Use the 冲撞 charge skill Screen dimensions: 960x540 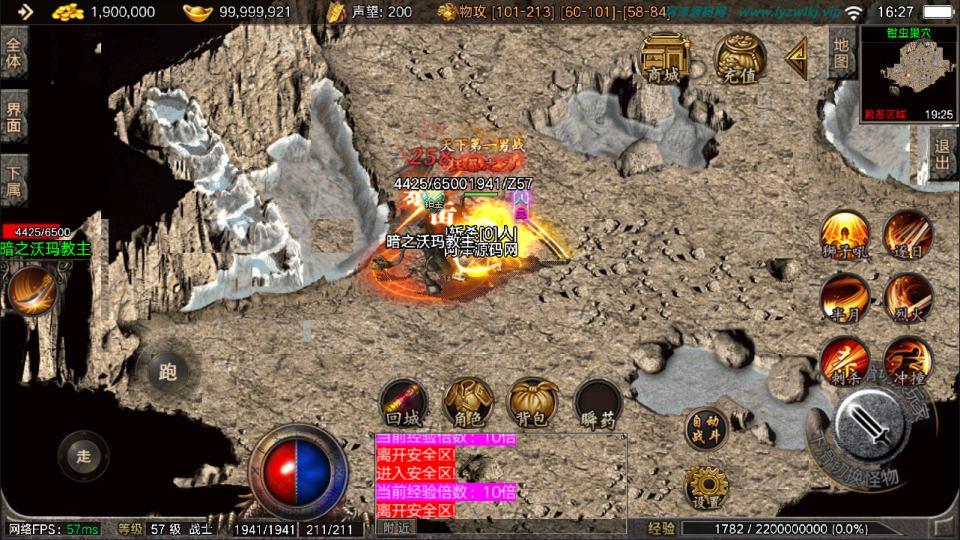tap(908, 361)
